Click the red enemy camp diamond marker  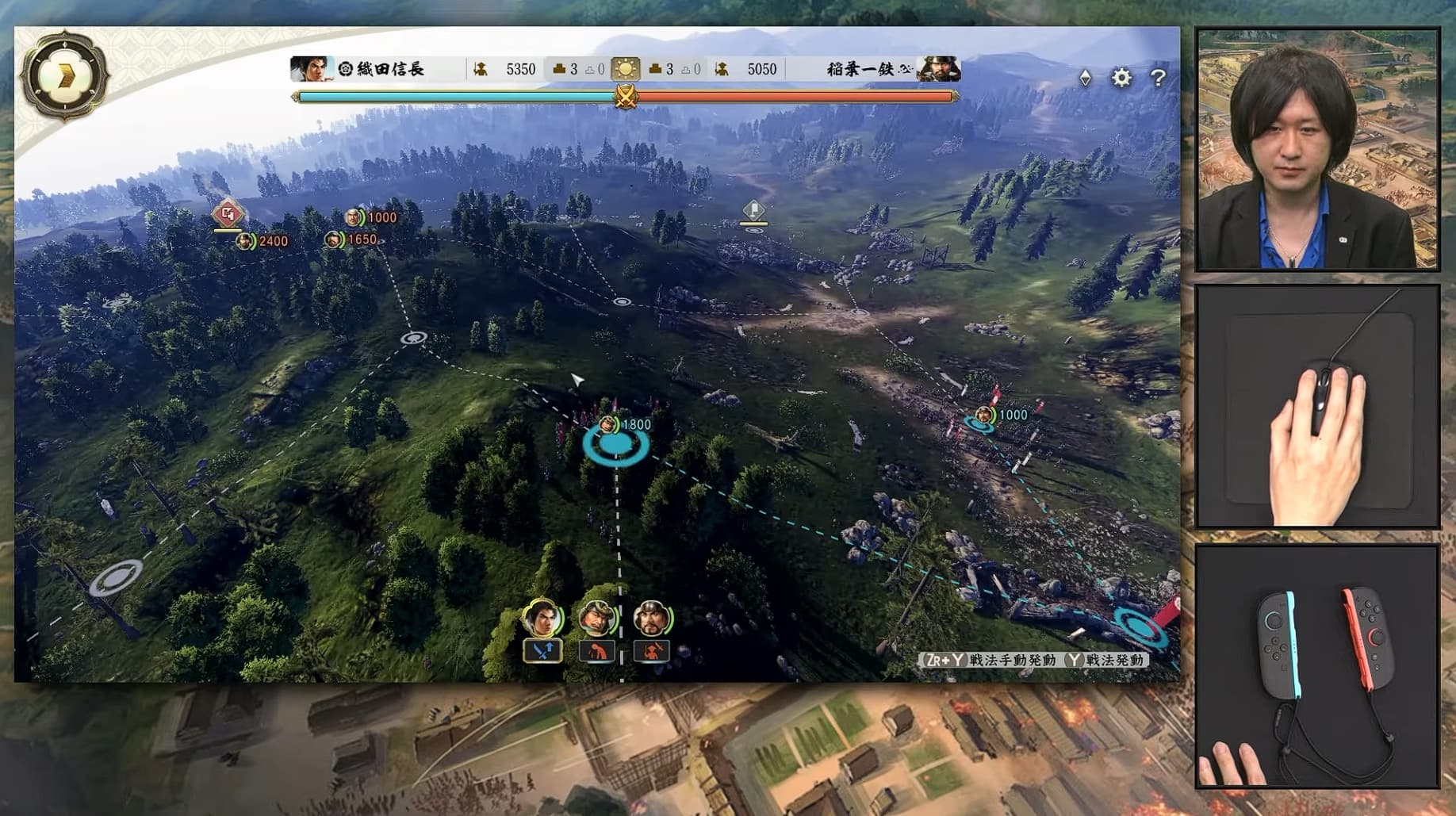228,213
